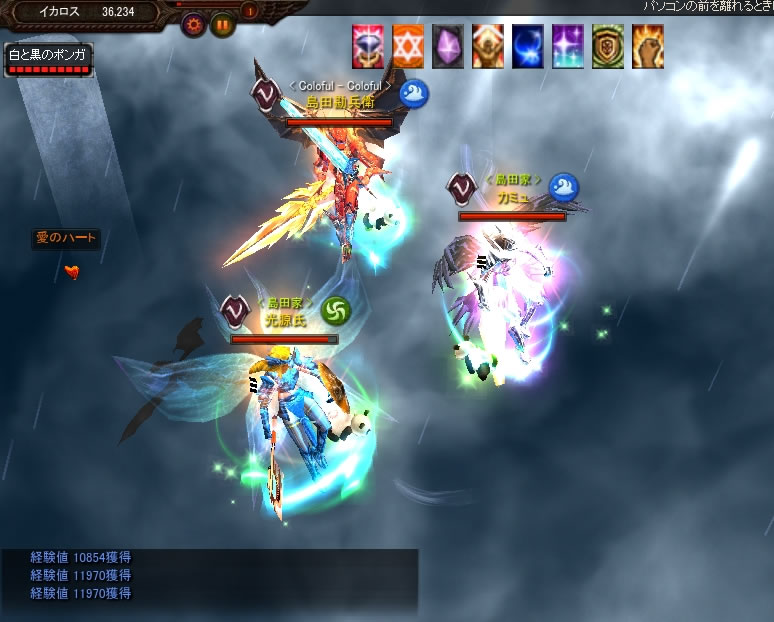Select the 白と黒のポンガ target frame

coord(47,60)
